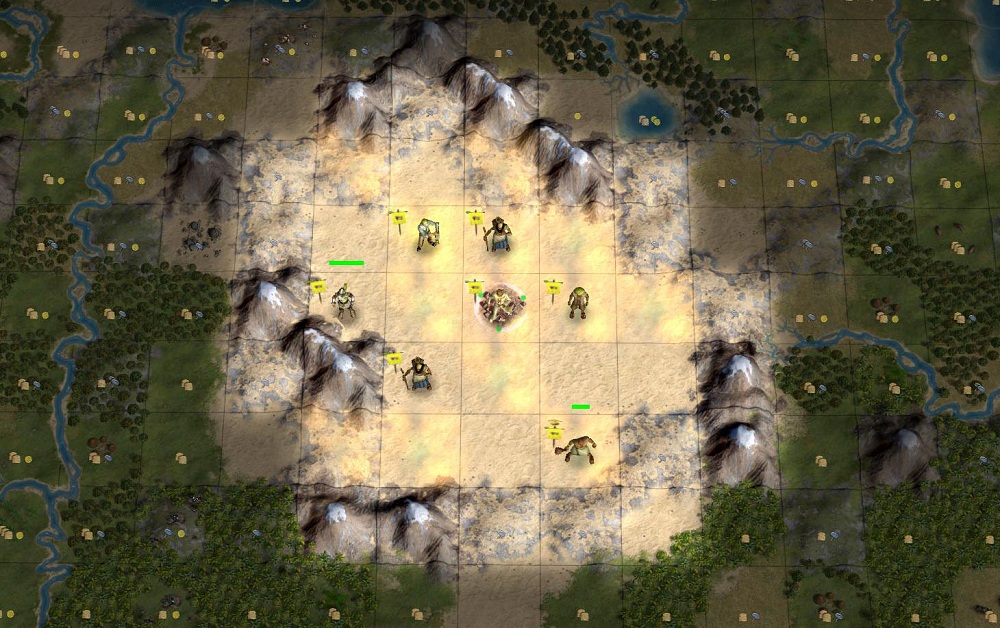Select the club-wielding brute unit
This screenshot has height=628, width=1000.
tap(577, 449)
